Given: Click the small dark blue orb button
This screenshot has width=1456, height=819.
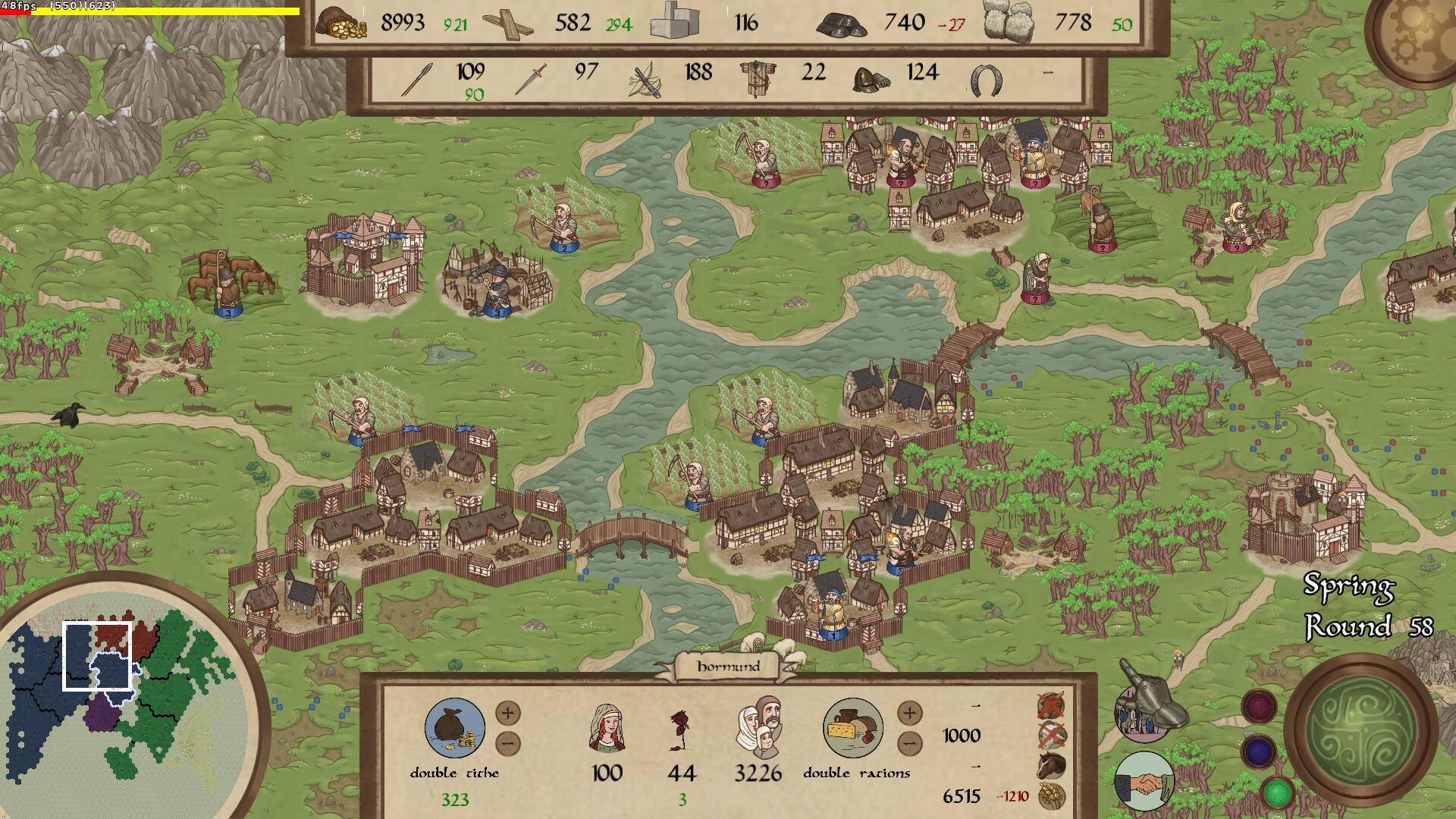Looking at the screenshot, I should point(1259,752).
